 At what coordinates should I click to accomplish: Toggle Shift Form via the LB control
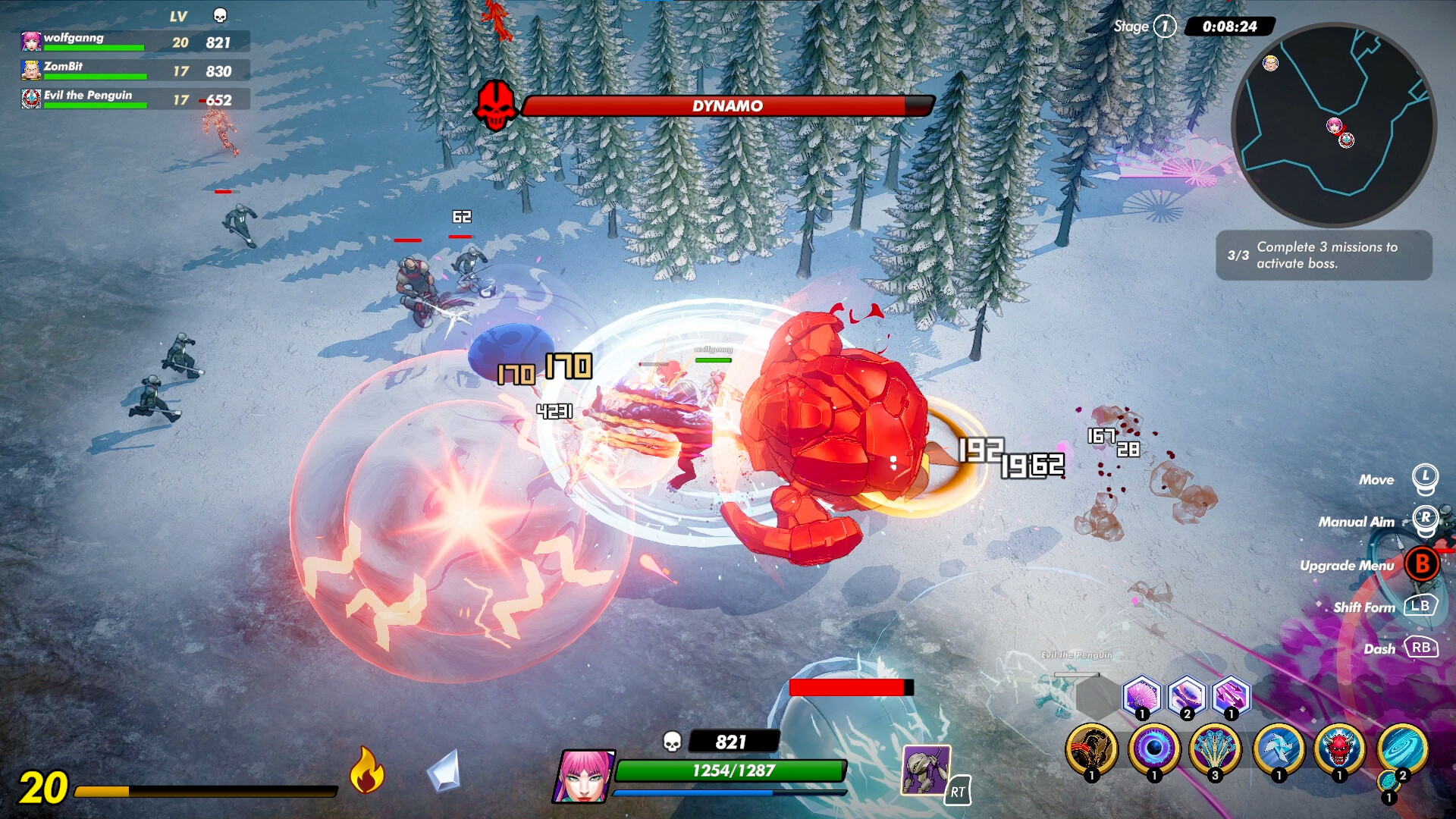pos(1421,607)
